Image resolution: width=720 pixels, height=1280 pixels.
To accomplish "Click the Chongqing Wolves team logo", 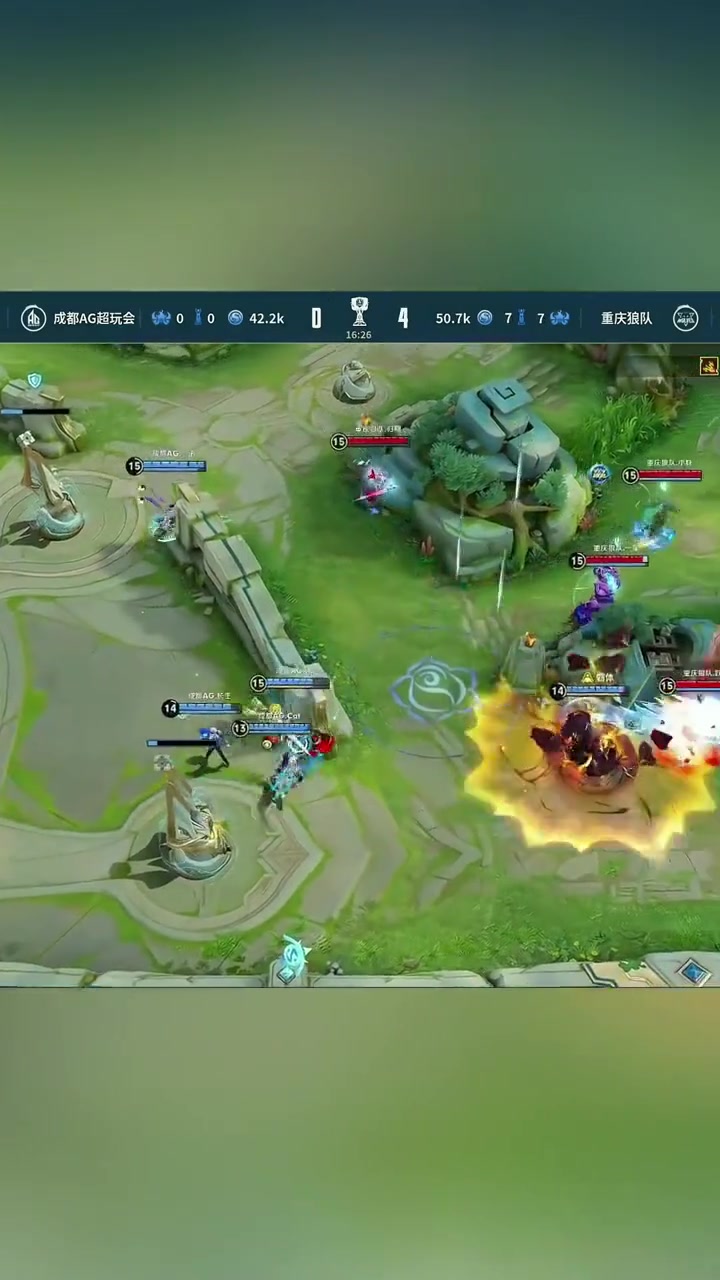I will pyautogui.click(x=685, y=318).
